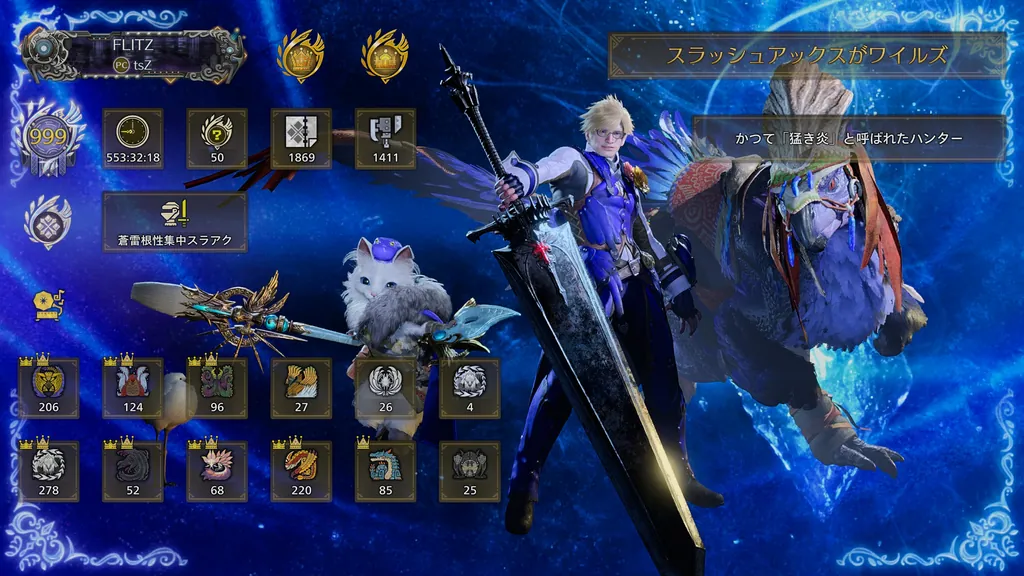Select the white monster tile with 278 hunts
Screen dimensions: 1024x576
pyautogui.click(x=48, y=471)
